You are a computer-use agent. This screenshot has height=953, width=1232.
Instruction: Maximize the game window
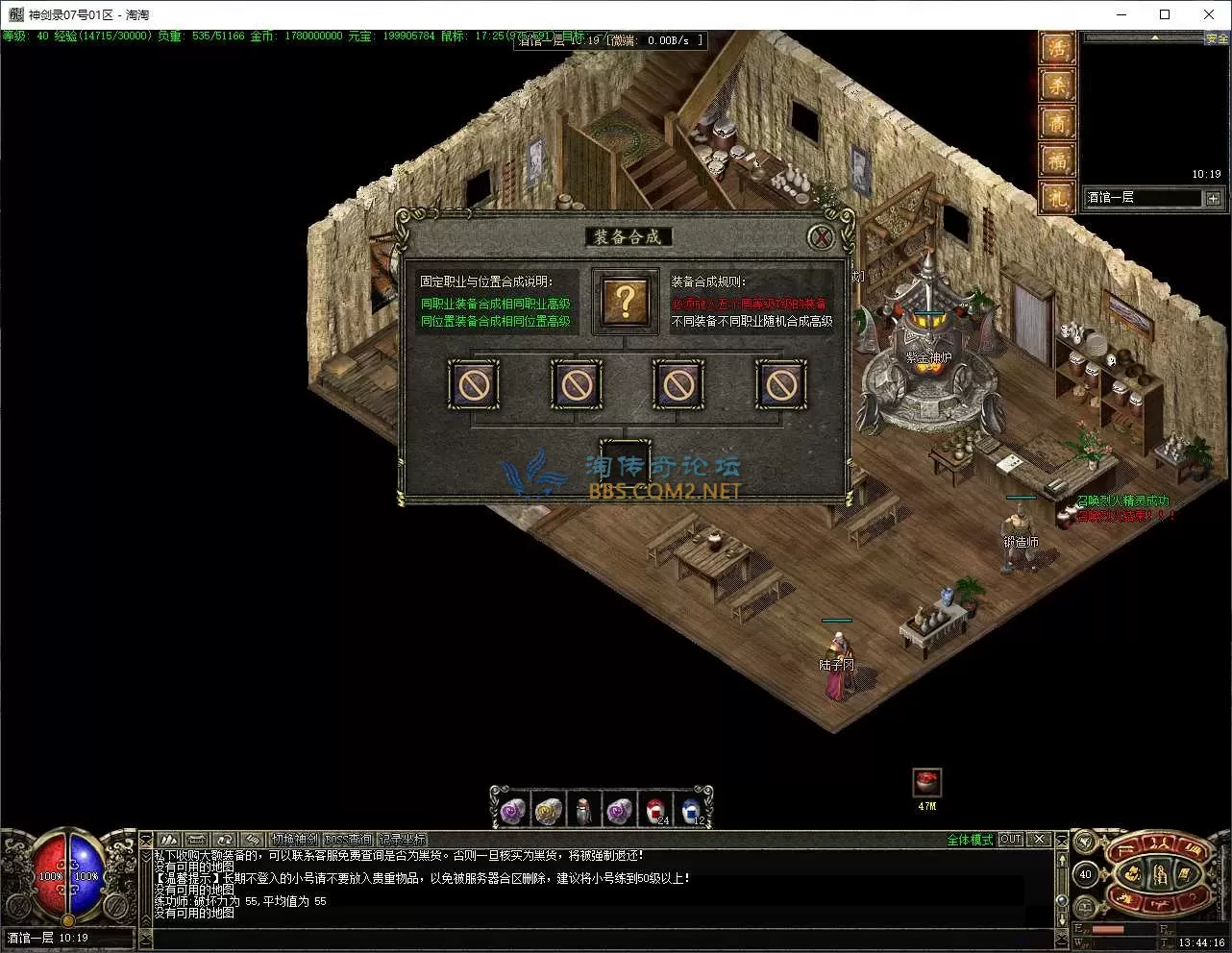(x=1165, y=14)
